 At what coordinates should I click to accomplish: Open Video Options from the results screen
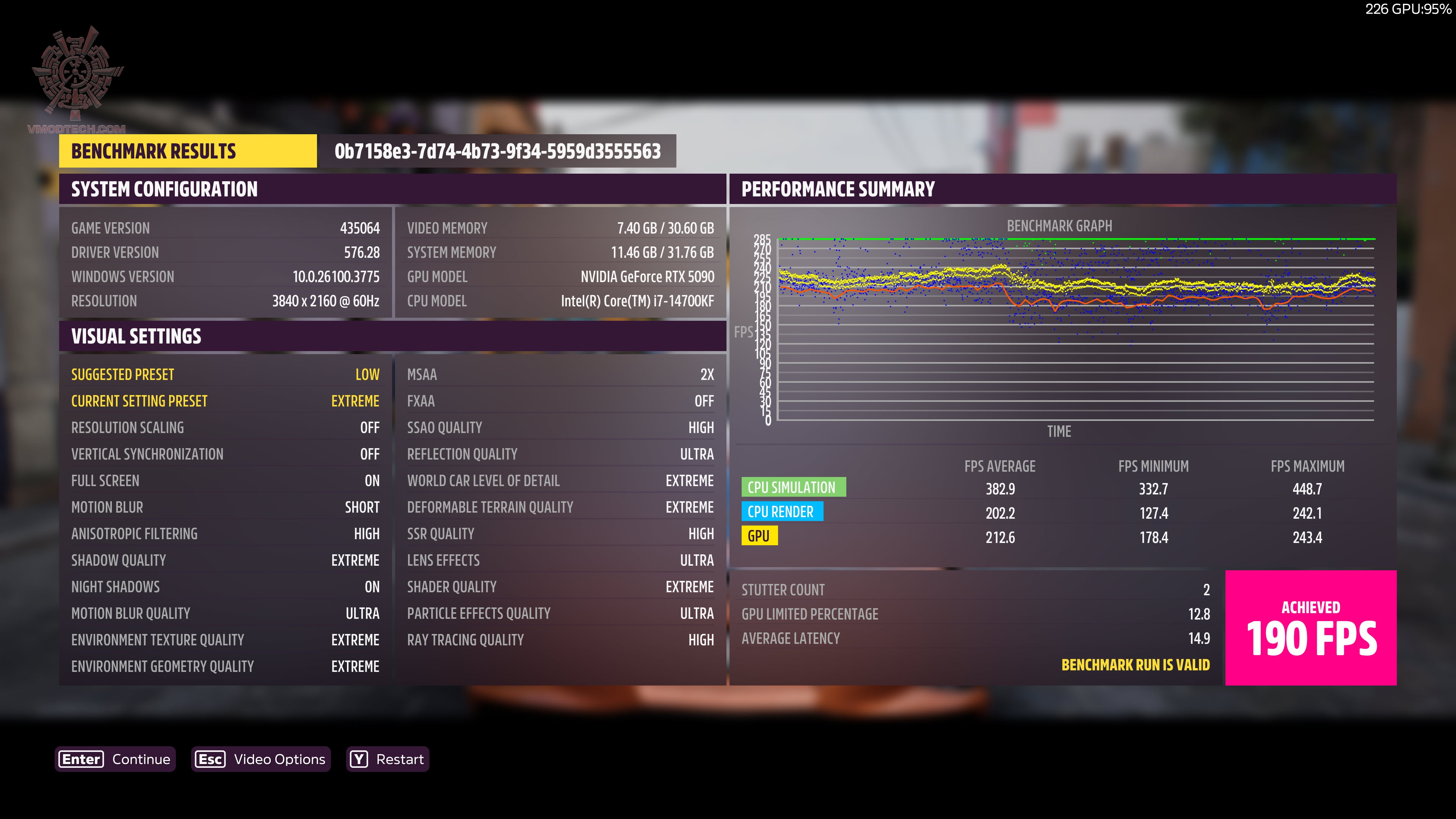coord(261,759)
